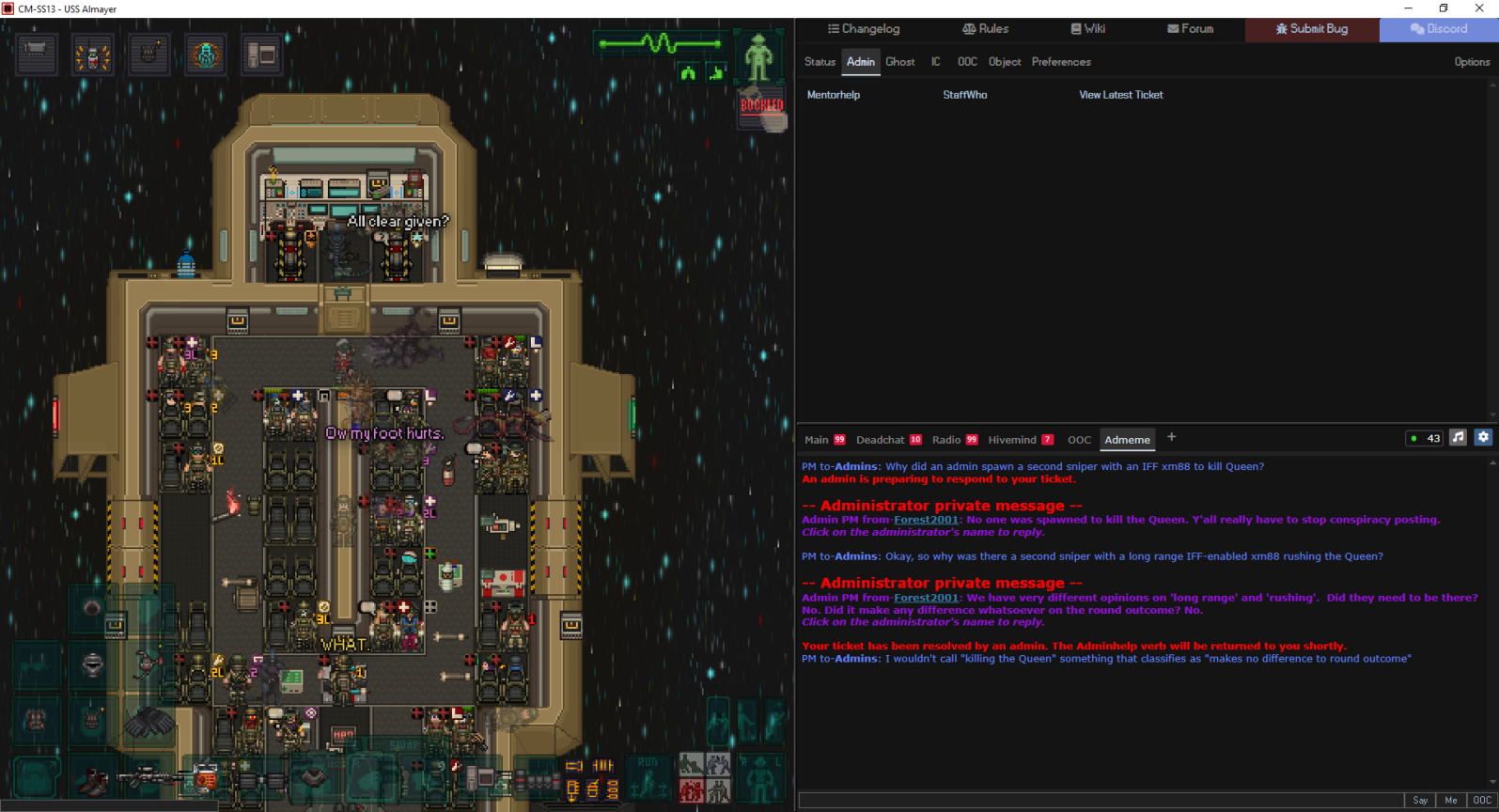The image size is (1499, 812).
Task: Switch to the Status tab
Action: pos(820,62)
